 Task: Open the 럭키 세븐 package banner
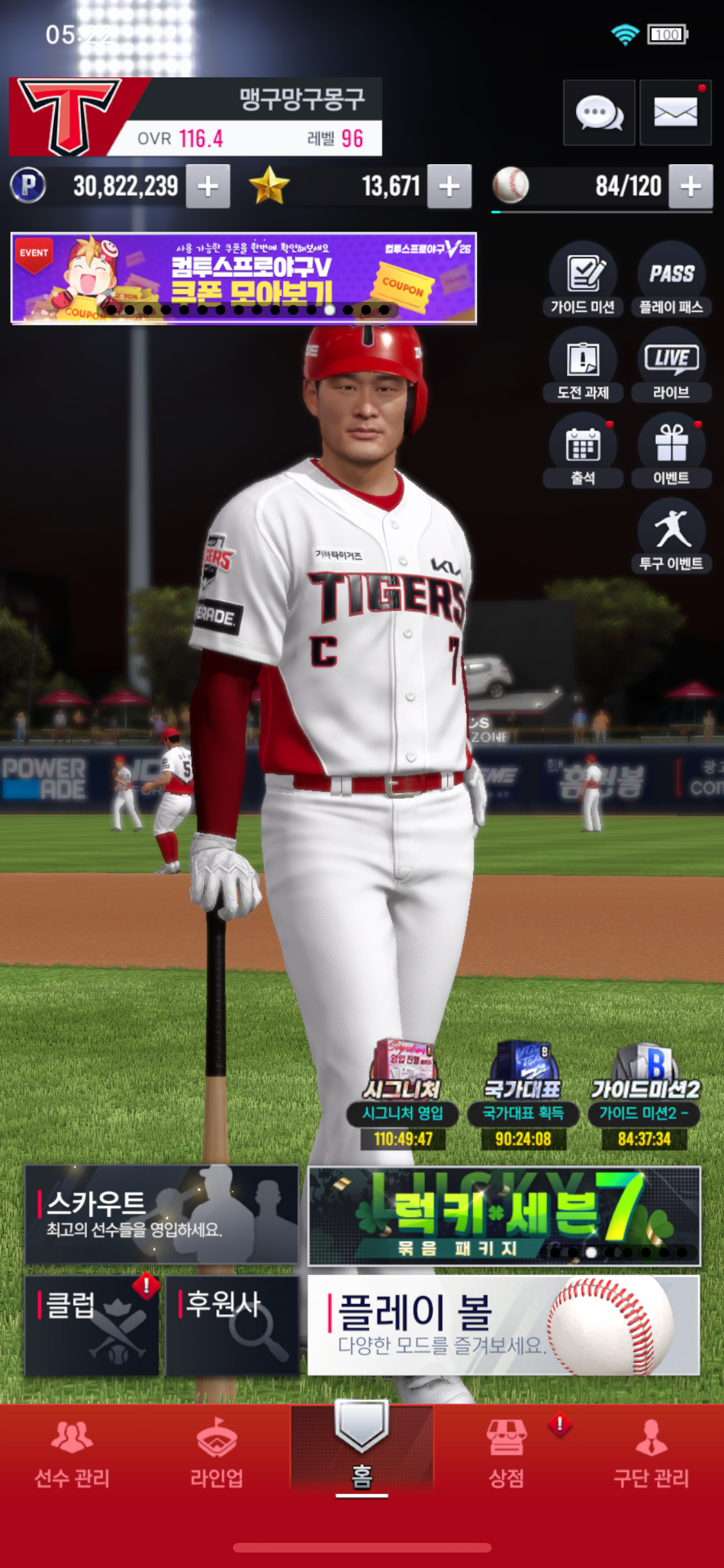[503, 1215]
